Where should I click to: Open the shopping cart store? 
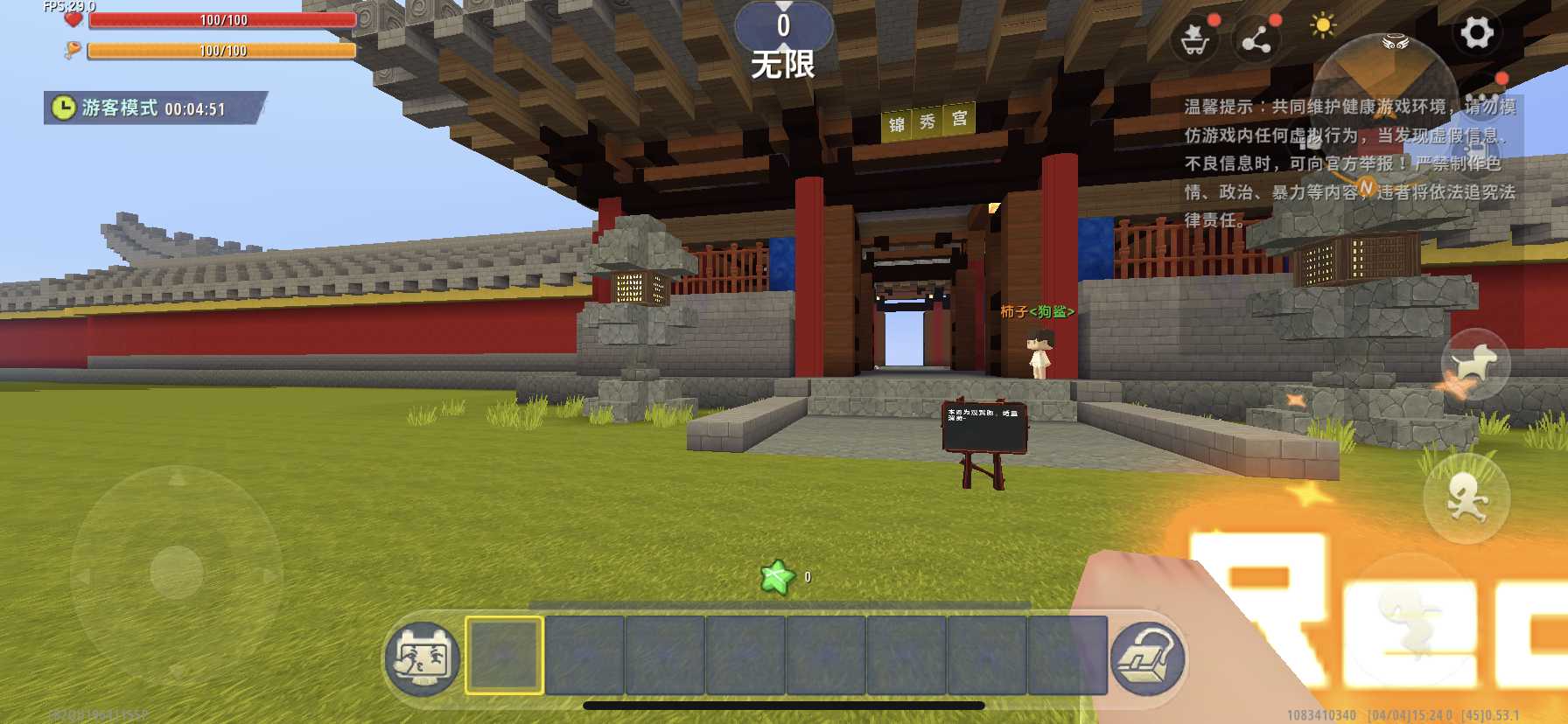pyautogui.click(x=1194, y=39)
